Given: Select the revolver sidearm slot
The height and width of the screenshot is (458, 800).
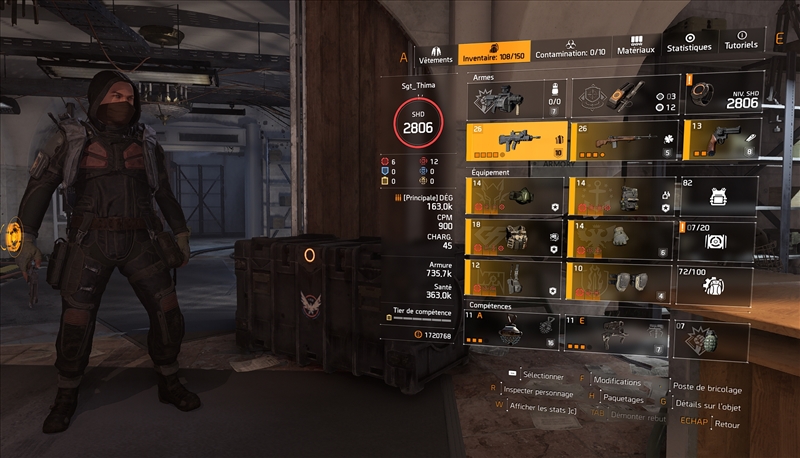Looking at the screenshot, I should tap(716, 142).
